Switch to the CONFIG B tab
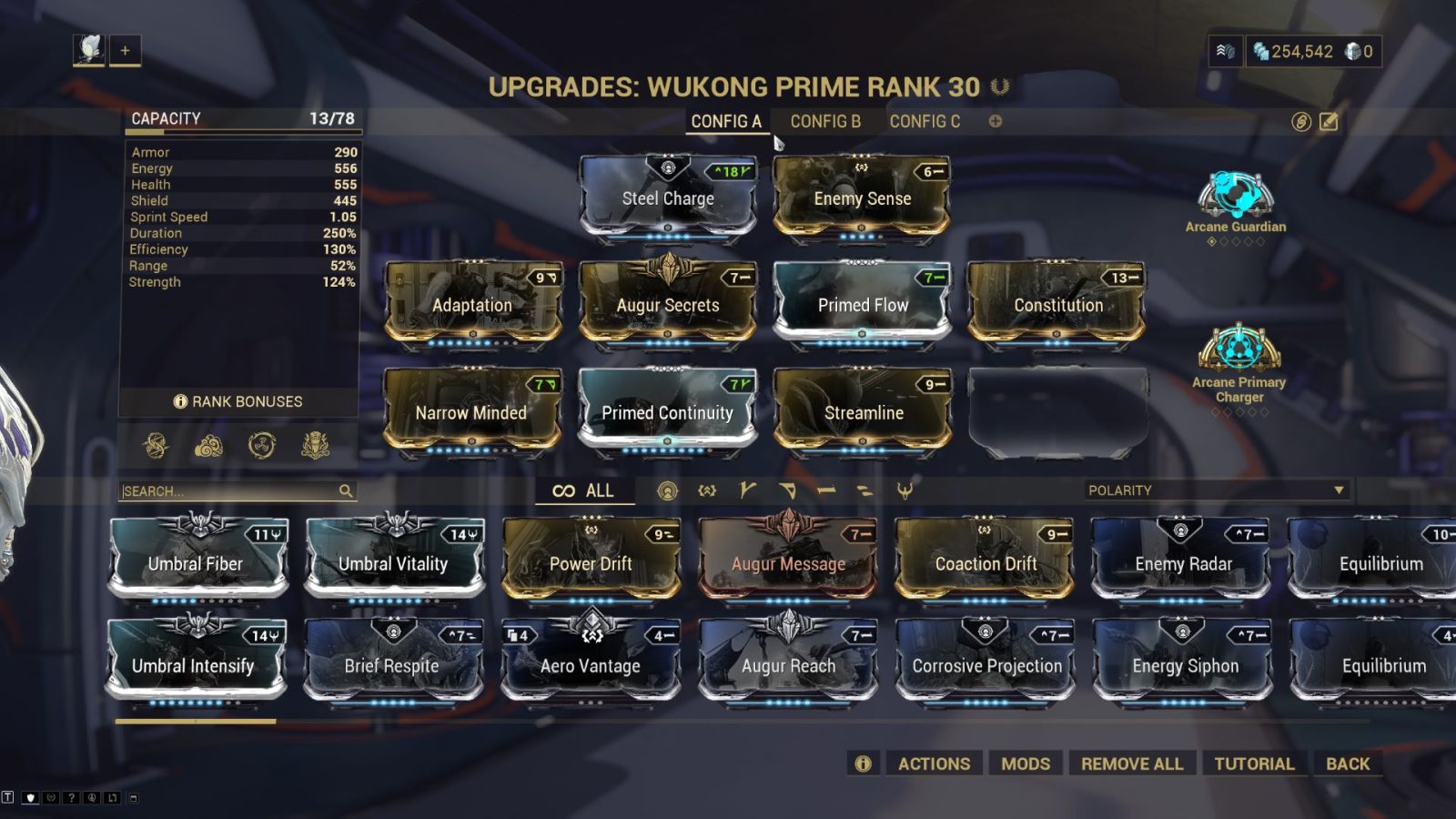The height and width of the screenshot is (819, 1456). click(826, 121)
